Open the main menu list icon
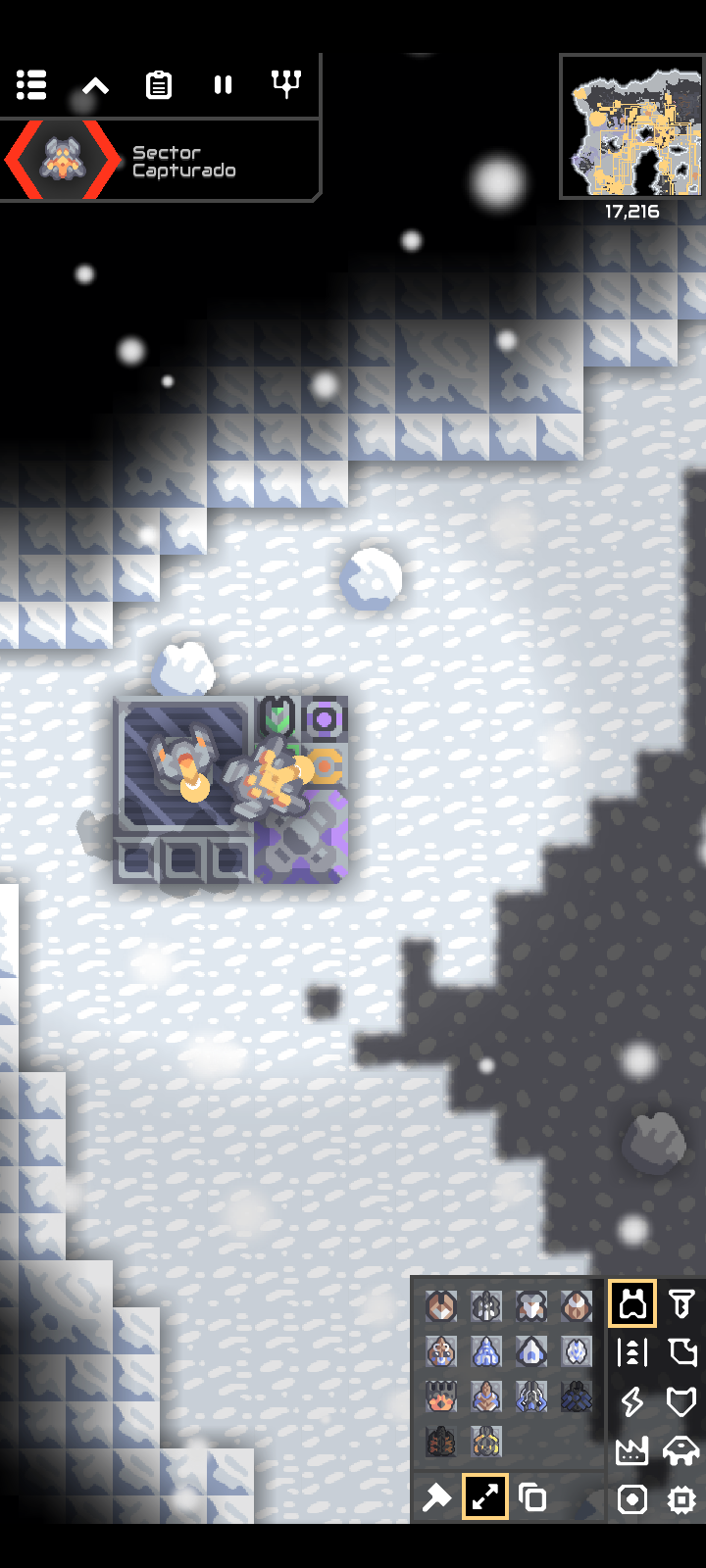This screenshot has width=706, height=1568. tap(31, 85)
